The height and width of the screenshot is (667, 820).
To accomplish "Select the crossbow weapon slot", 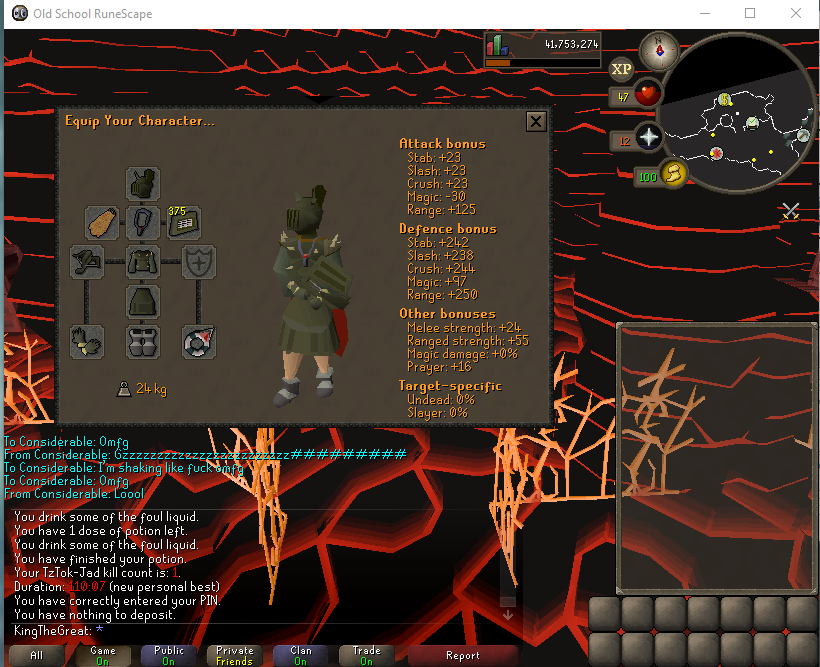I will (88, 262).
